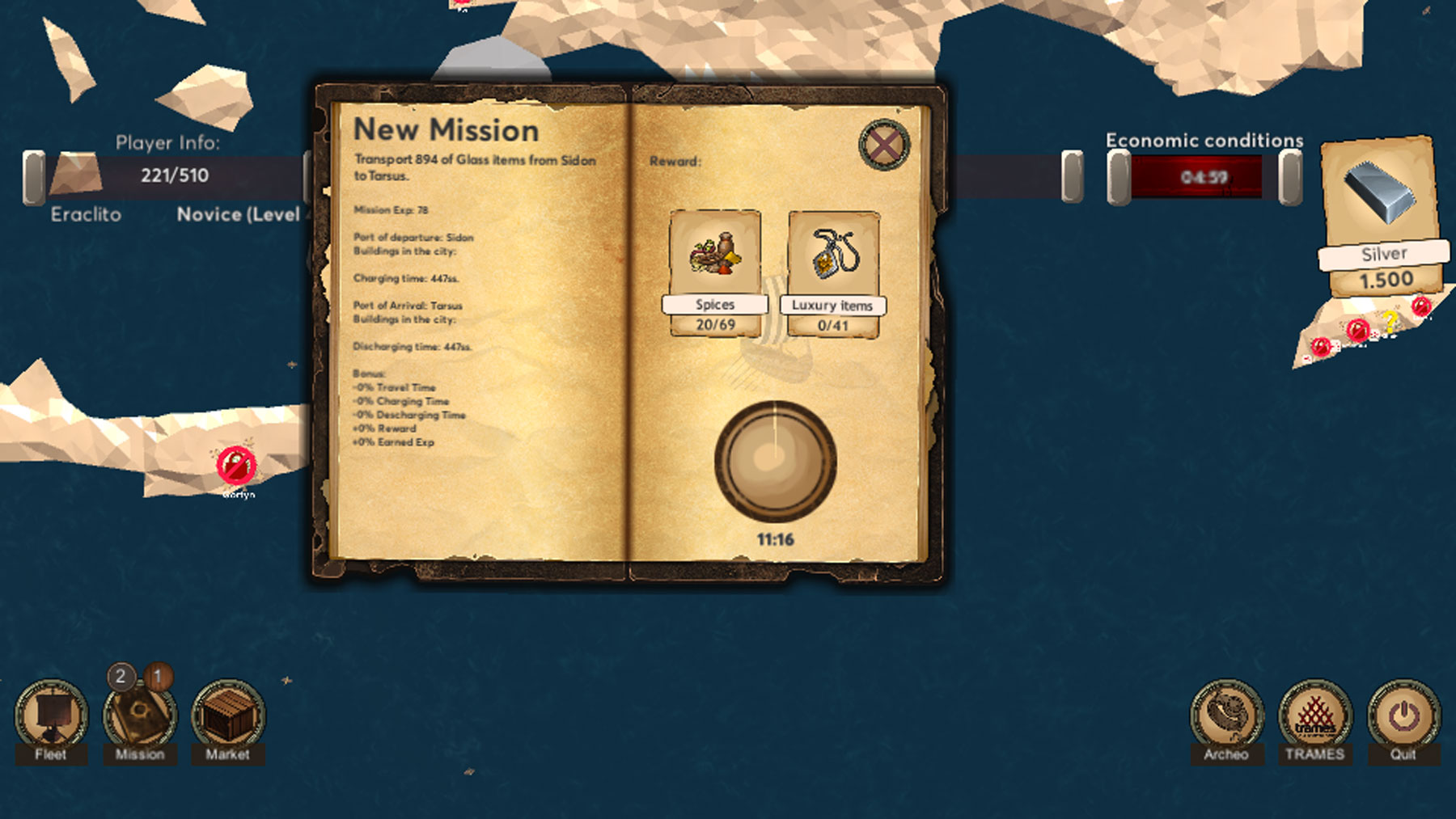Open the Fleet menu
Screen dimensions: 1456x819
coord(51,716)
